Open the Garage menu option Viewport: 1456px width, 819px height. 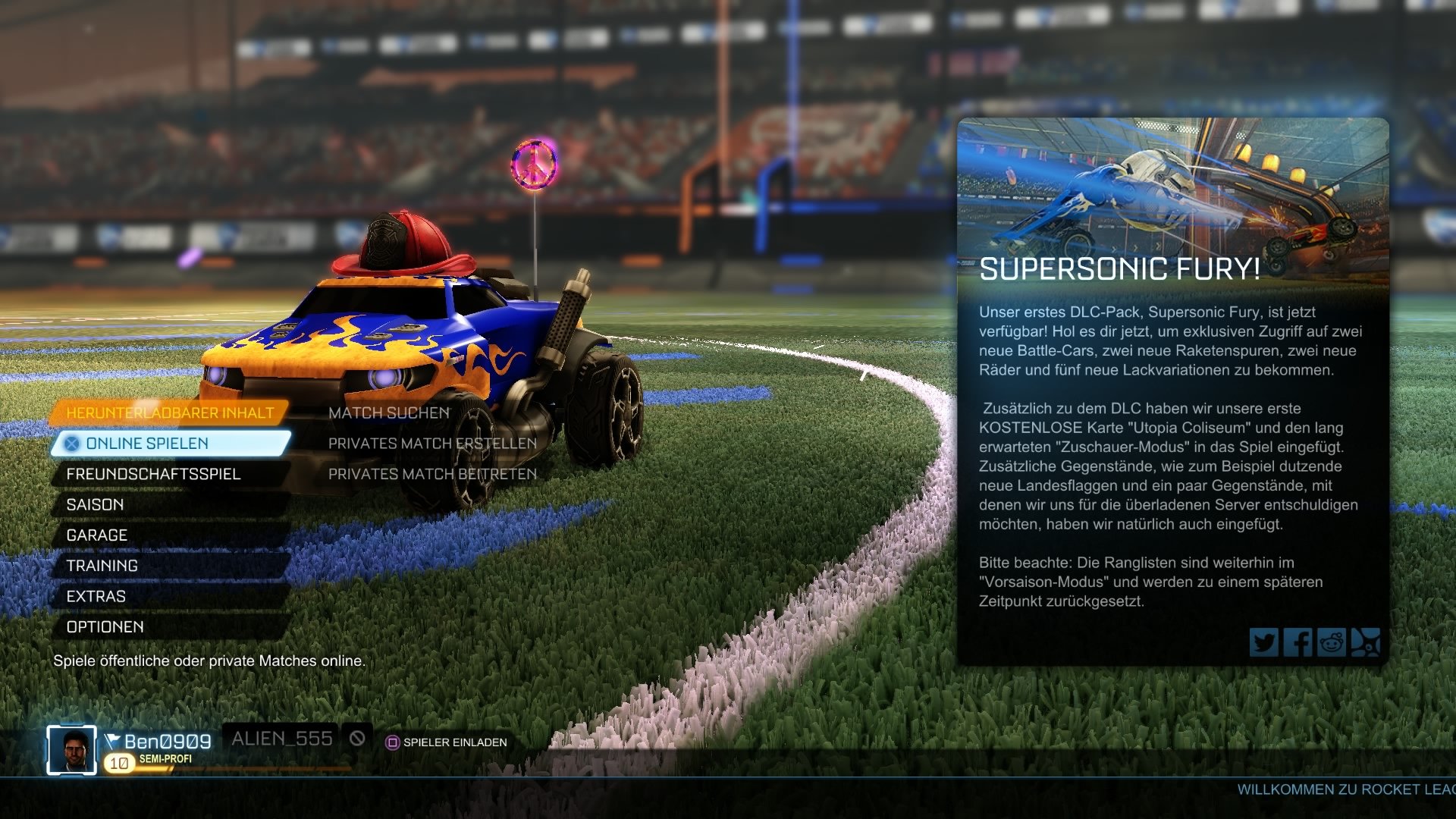[97, 535]
